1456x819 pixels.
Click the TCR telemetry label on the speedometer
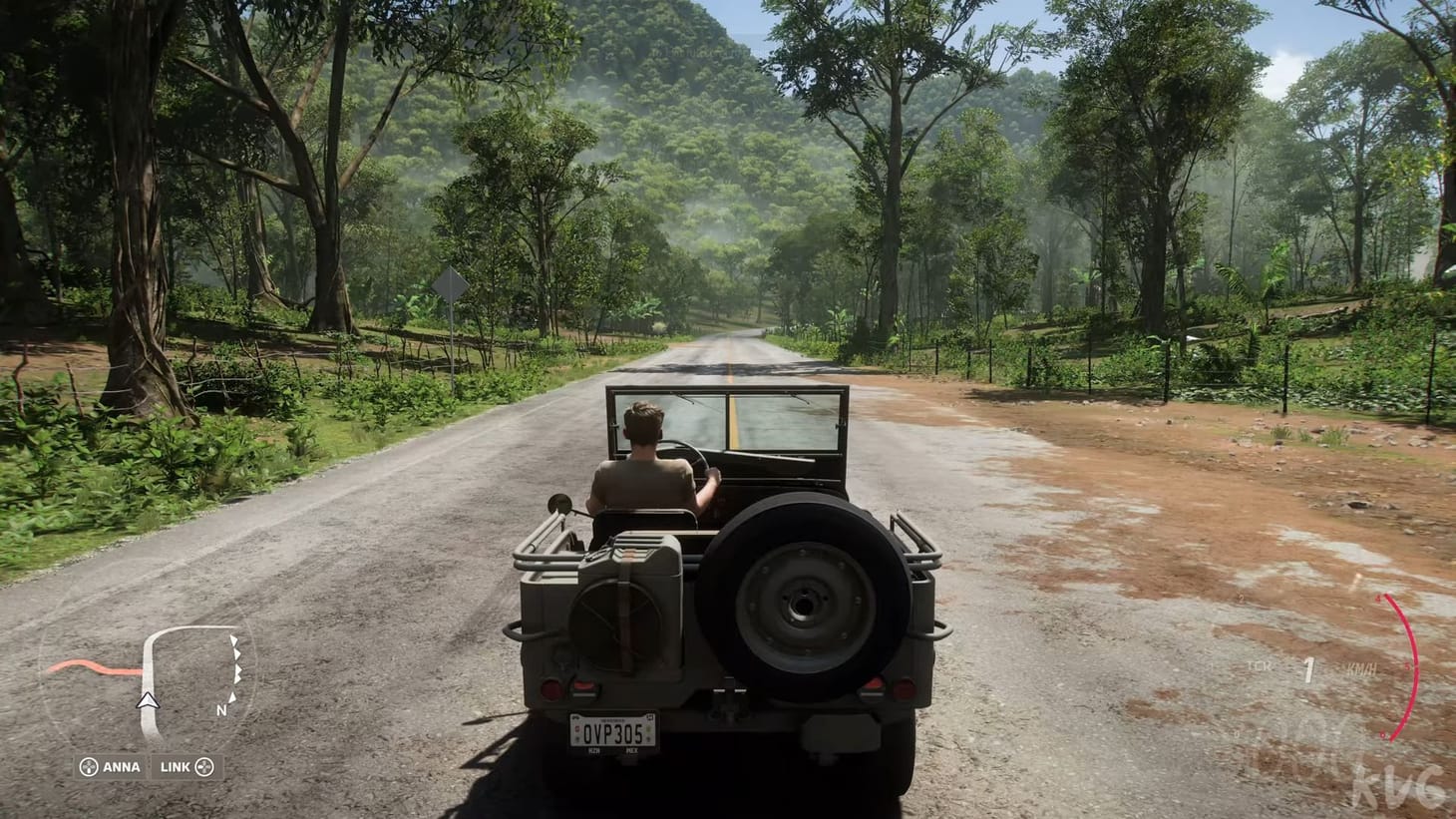(x=1260, y=665)
